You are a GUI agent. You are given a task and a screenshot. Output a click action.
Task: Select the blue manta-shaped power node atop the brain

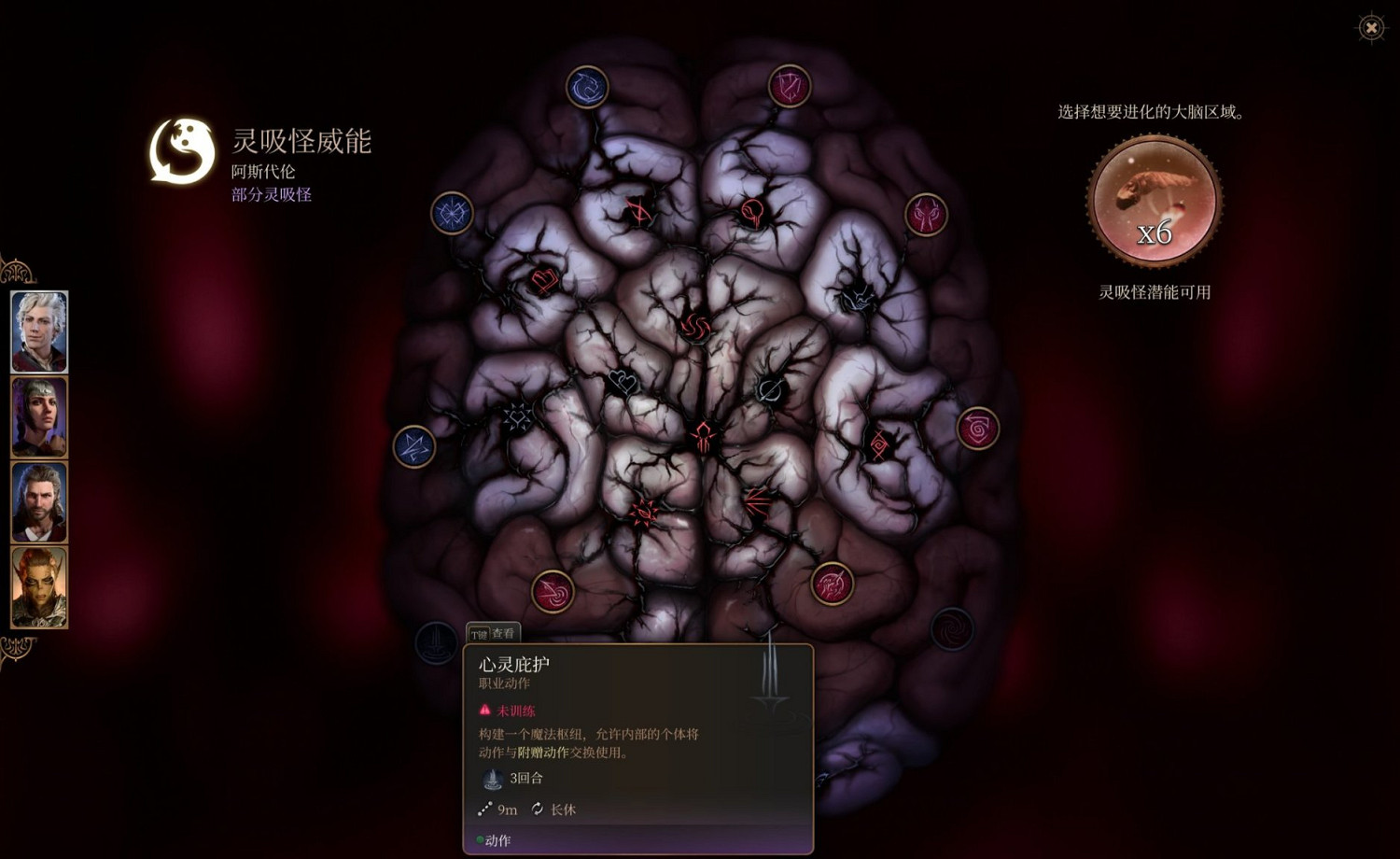point(587,85)
